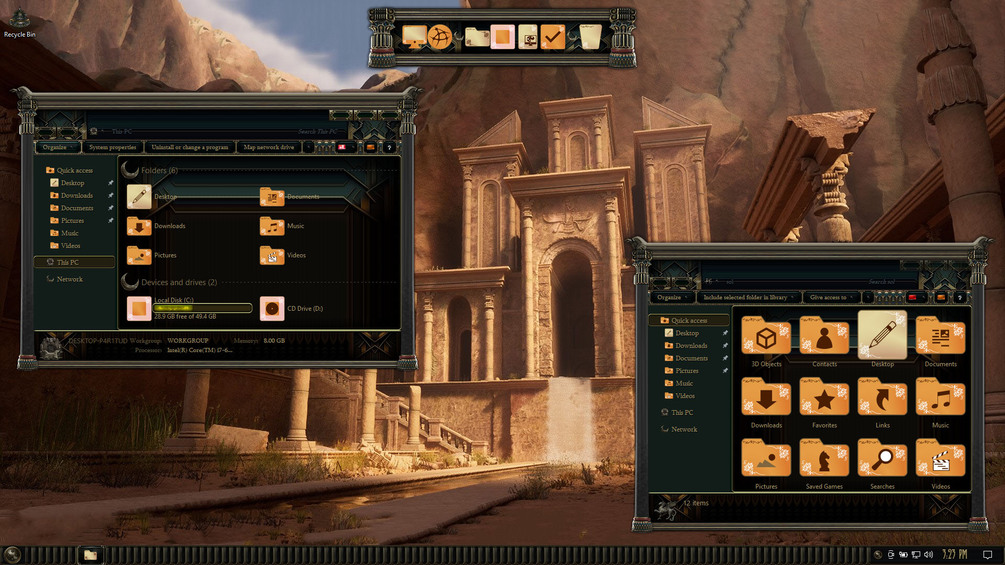Click Include selected folder in library
The height and width of the screenshot is (565, 1005).
pos(749,297)
